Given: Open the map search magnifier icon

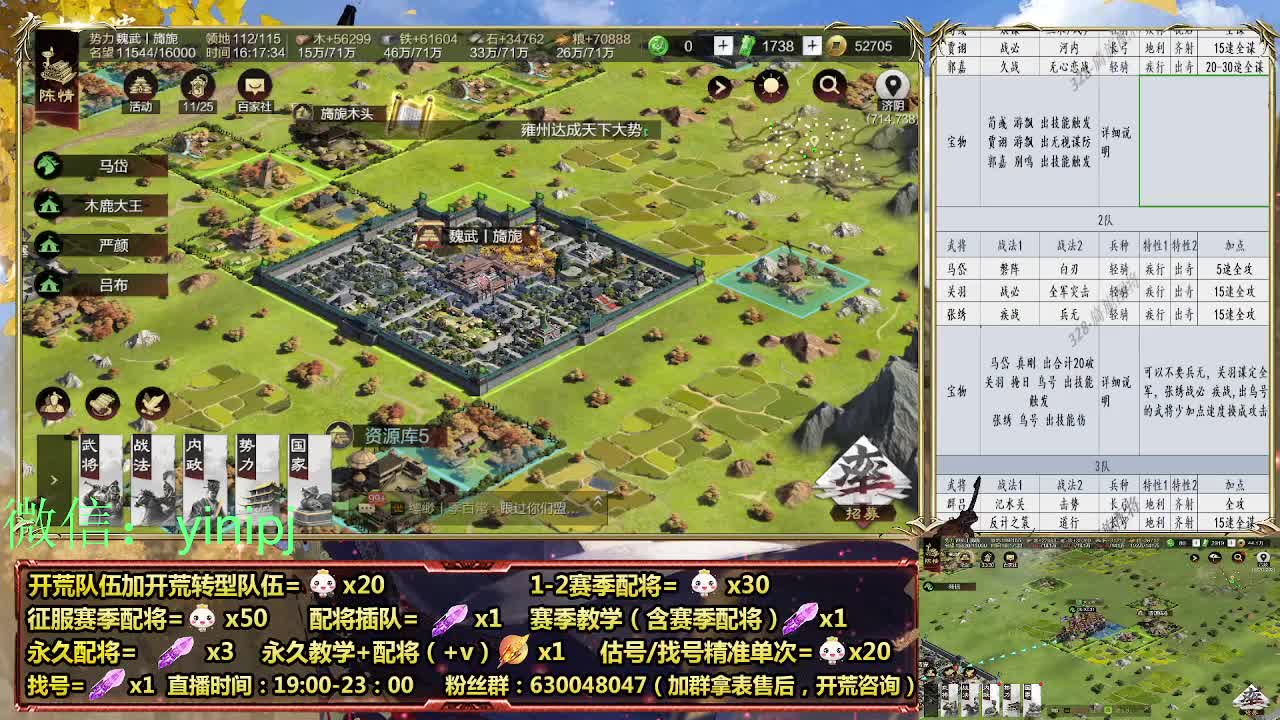Looking at the screenshot, I should pyautogui.click(x=829, y=87).
